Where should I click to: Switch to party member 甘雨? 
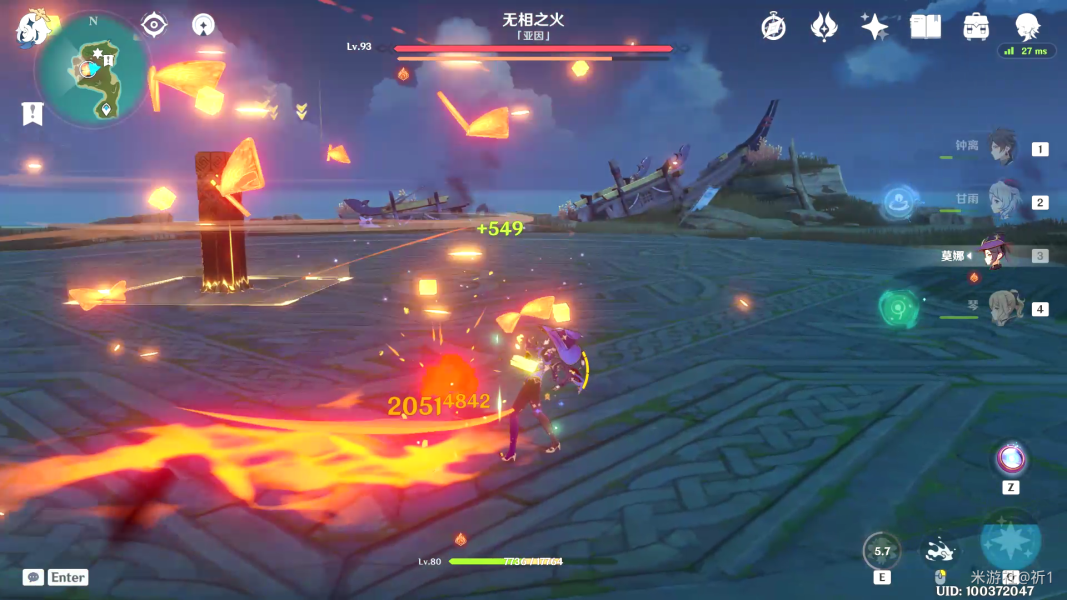pyautogui.click(x=1001, y=201)
